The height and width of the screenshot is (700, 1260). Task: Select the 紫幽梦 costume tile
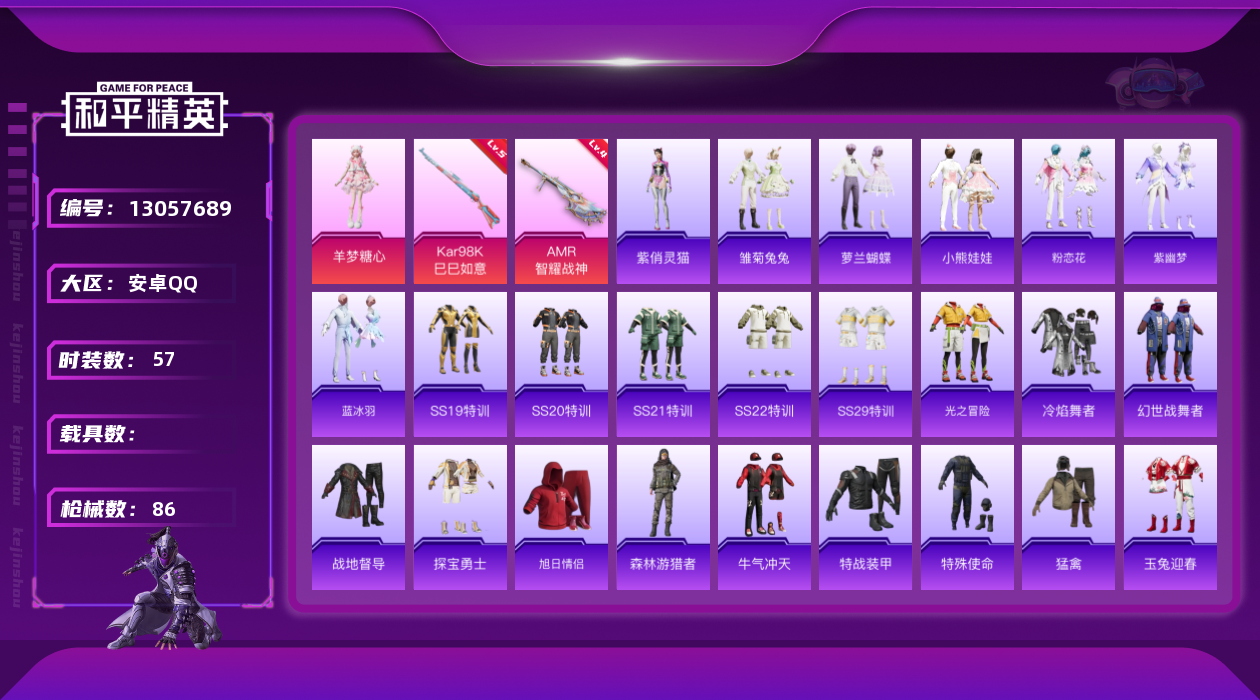click(1170, 210)
